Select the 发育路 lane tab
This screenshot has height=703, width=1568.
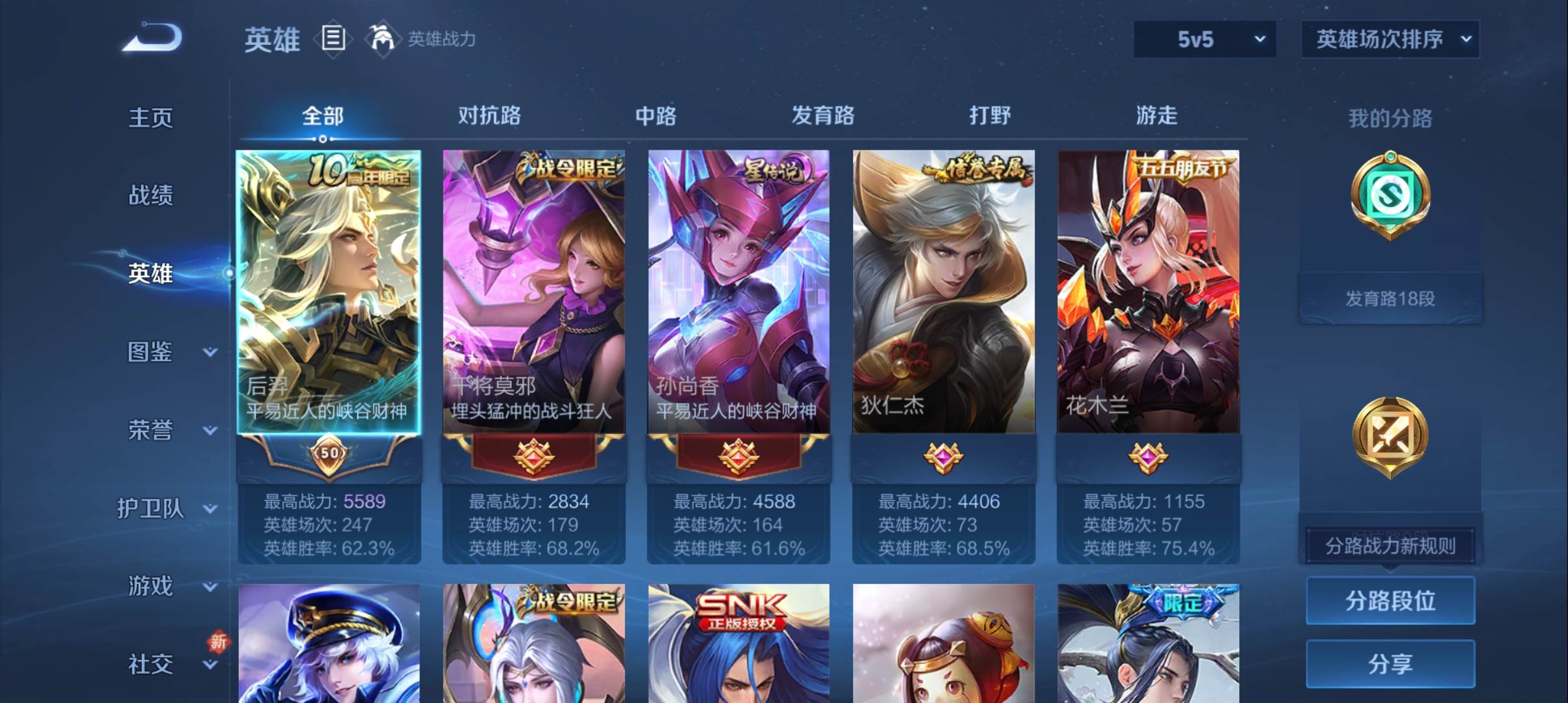(x=822, y=116)
